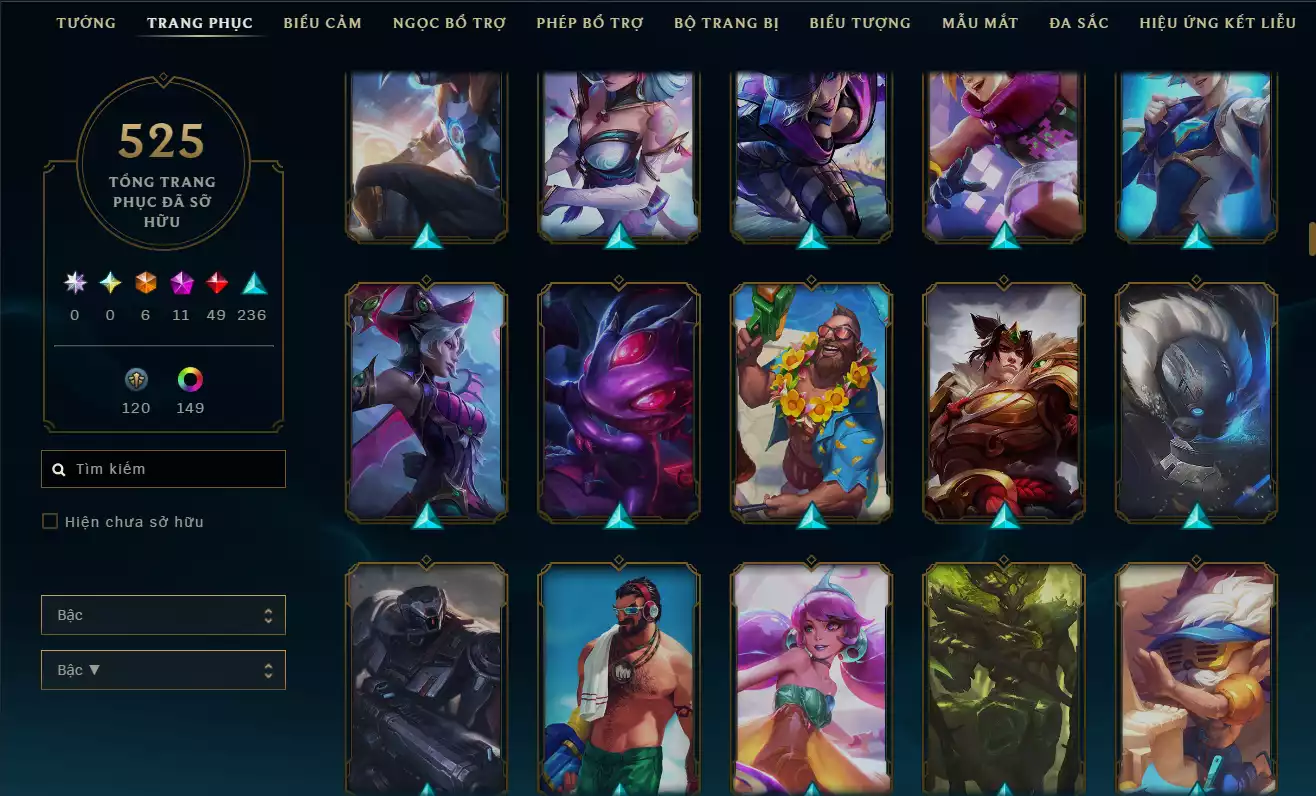Click the Hextech chest icon showing 120
The height and width of the screenshot is (796, 1316).
pos(136,380)
